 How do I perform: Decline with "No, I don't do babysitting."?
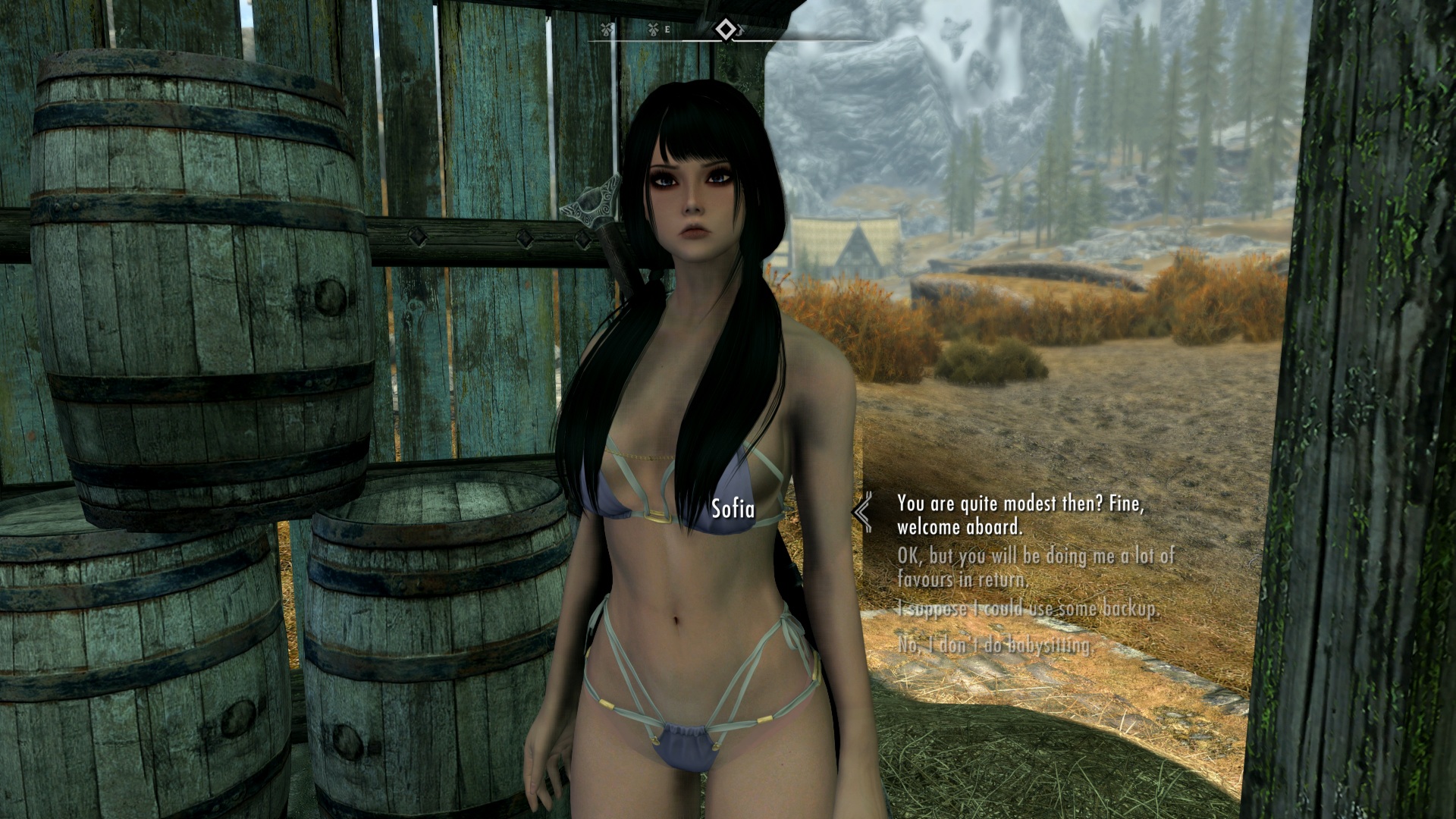coord(995,645)
